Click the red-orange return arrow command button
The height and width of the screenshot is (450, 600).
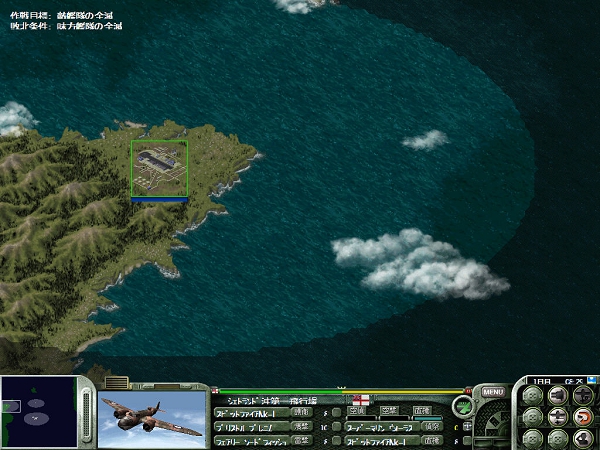pyautogui.click(x=582, y=417)
